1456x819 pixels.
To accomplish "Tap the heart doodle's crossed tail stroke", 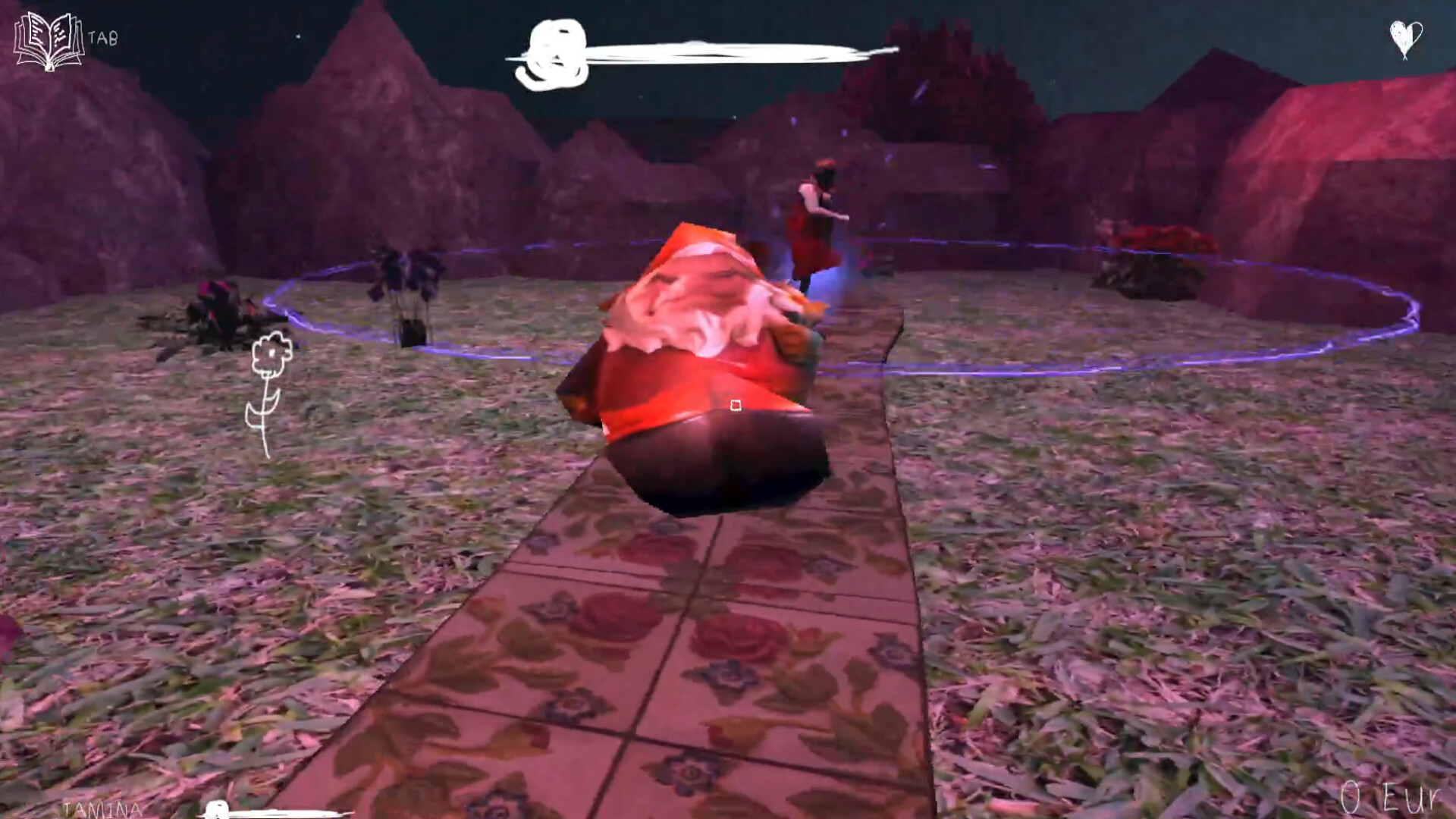I will pos(1404,58).
